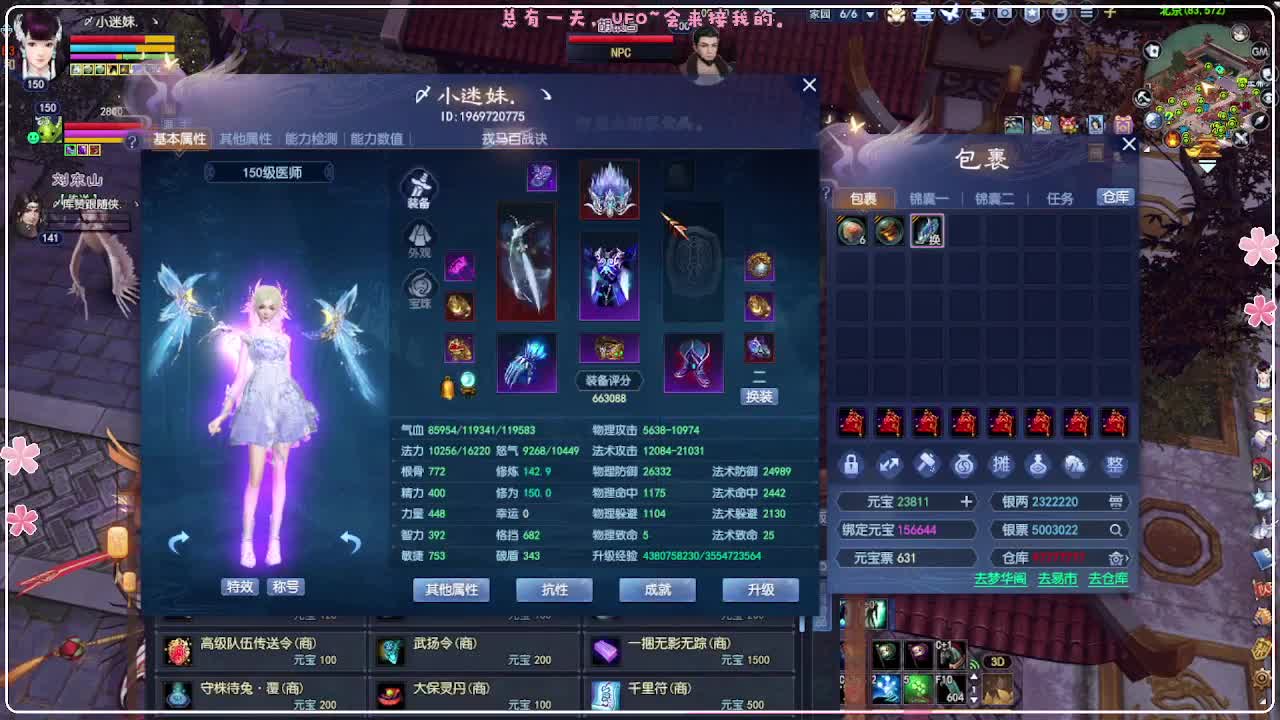Select the lock icon in the bag toolbar
The image size is (1280, 720).
click(x=852, y=464)
